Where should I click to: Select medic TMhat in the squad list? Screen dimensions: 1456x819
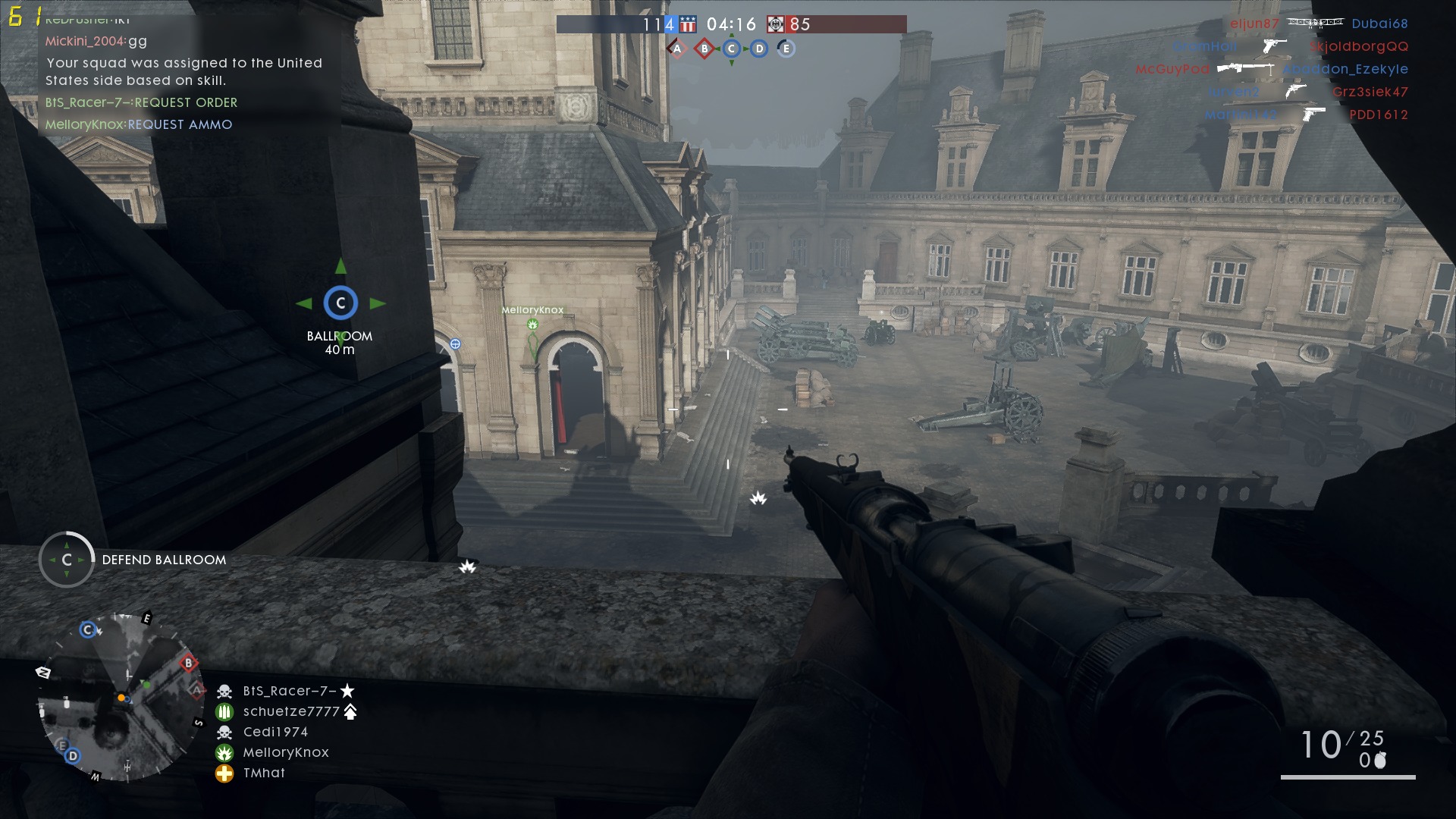coord(264,773)
